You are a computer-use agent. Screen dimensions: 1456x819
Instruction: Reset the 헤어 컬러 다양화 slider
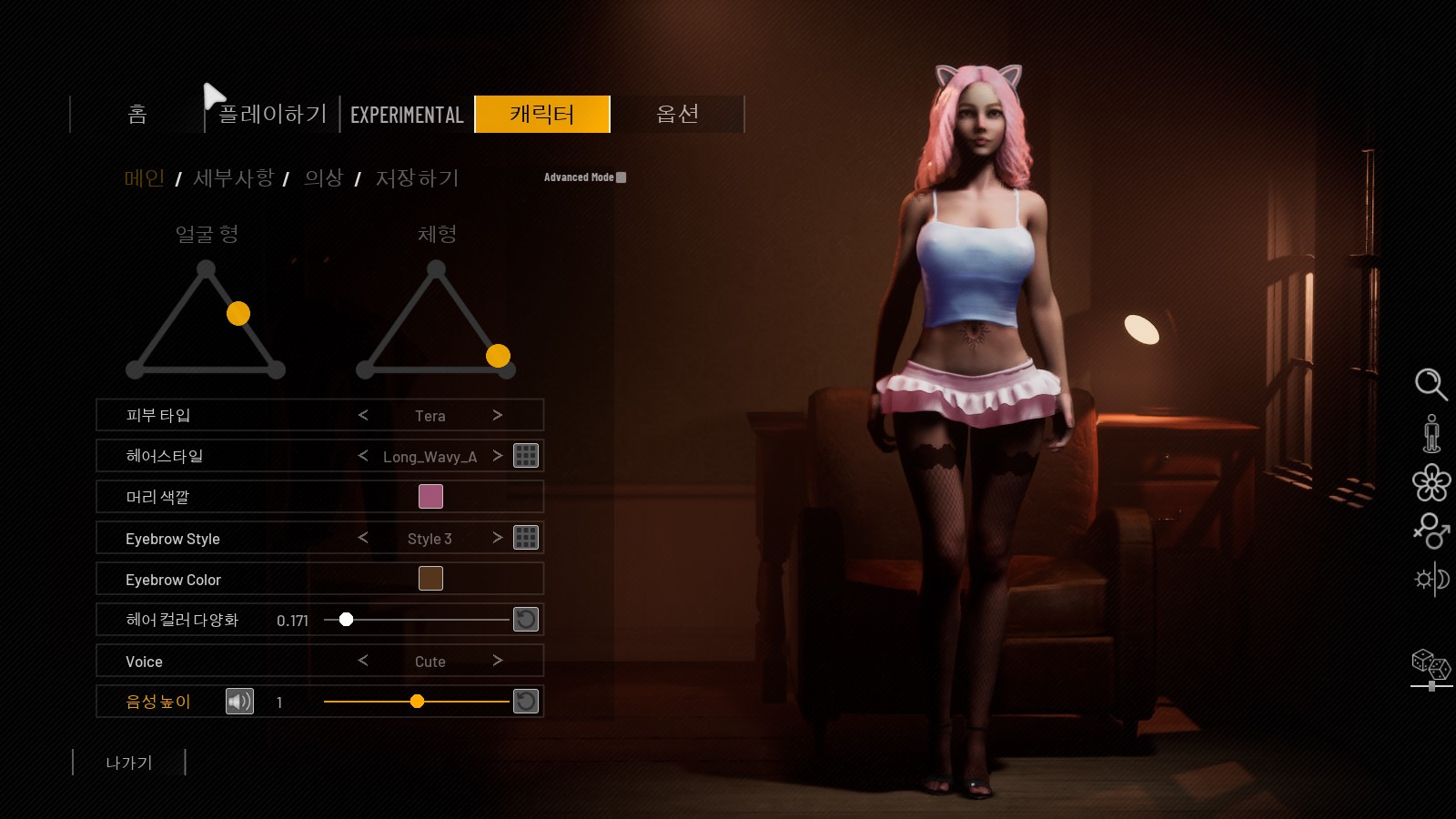526,620
